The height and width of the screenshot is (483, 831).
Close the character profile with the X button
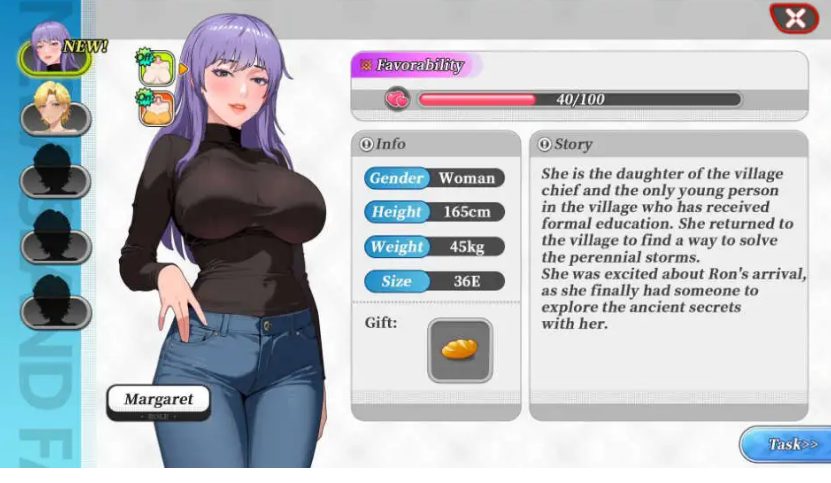(795, 18)
